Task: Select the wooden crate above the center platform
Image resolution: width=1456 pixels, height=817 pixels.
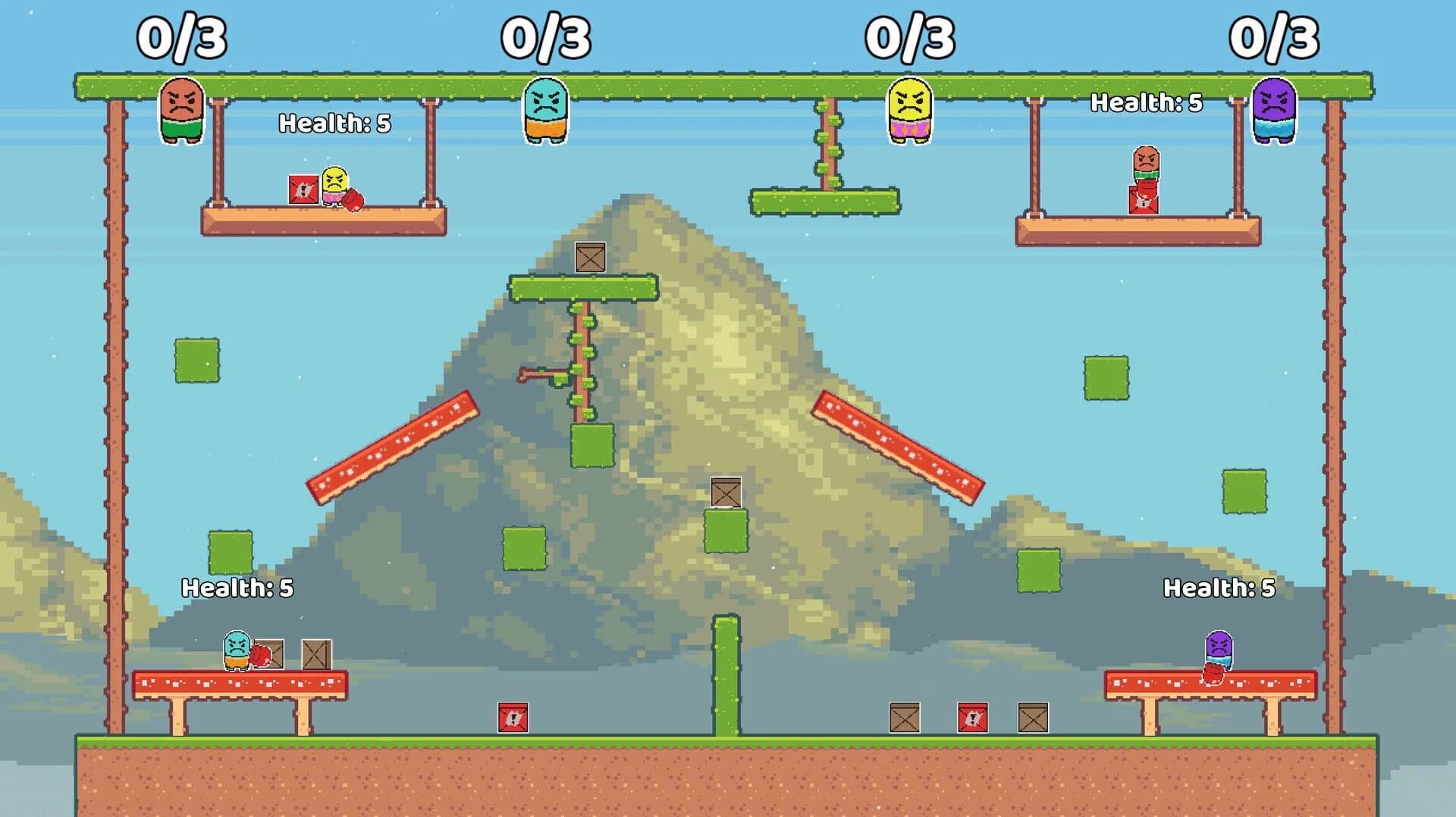Action: tap(588, 258)
